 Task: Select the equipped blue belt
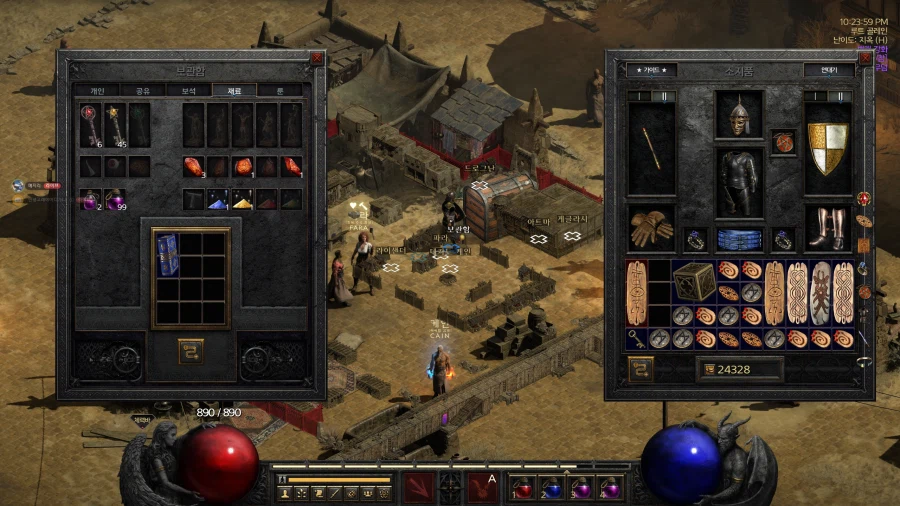[x=739, y=240]
